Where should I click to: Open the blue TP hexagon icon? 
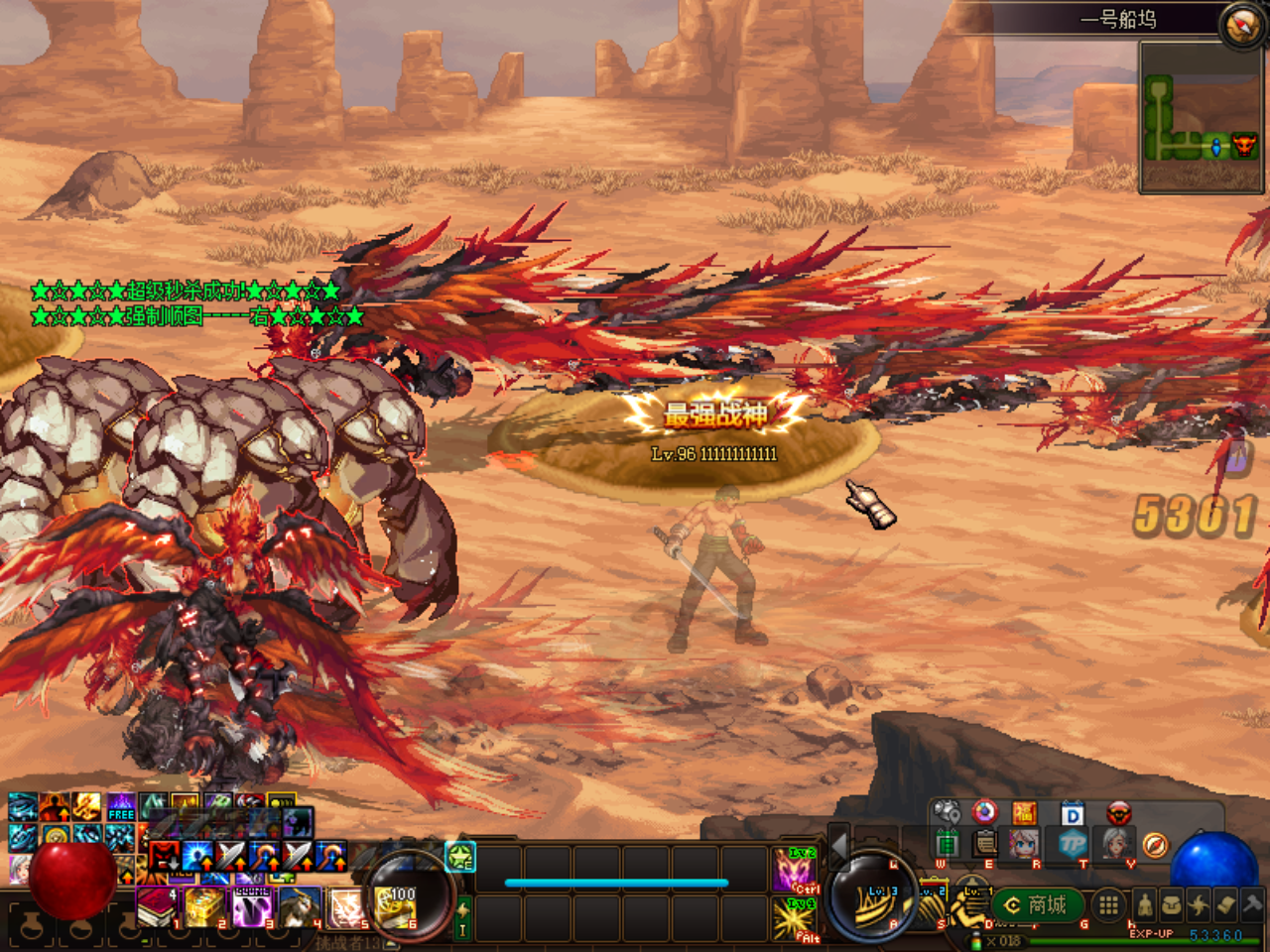tap(1072, 845)
